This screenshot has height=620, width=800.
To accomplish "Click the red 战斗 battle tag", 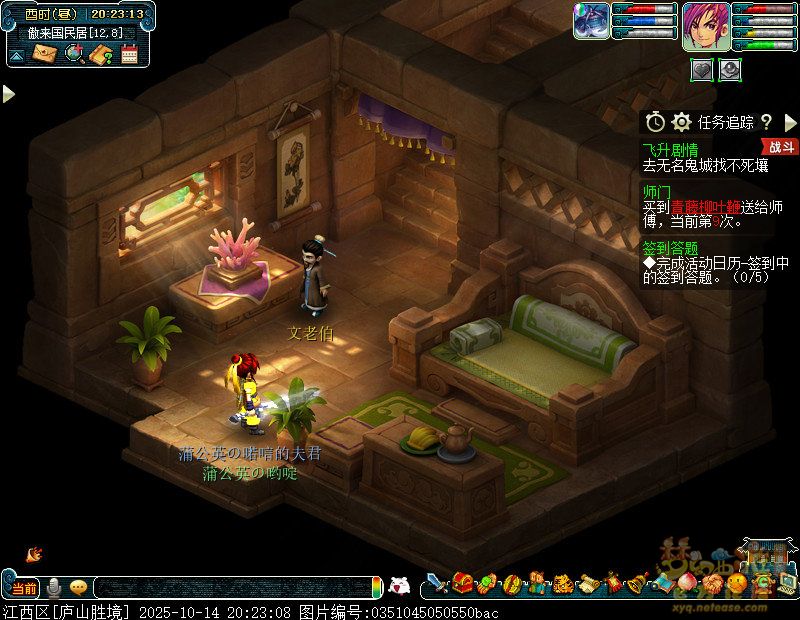I will coord(781,147).
